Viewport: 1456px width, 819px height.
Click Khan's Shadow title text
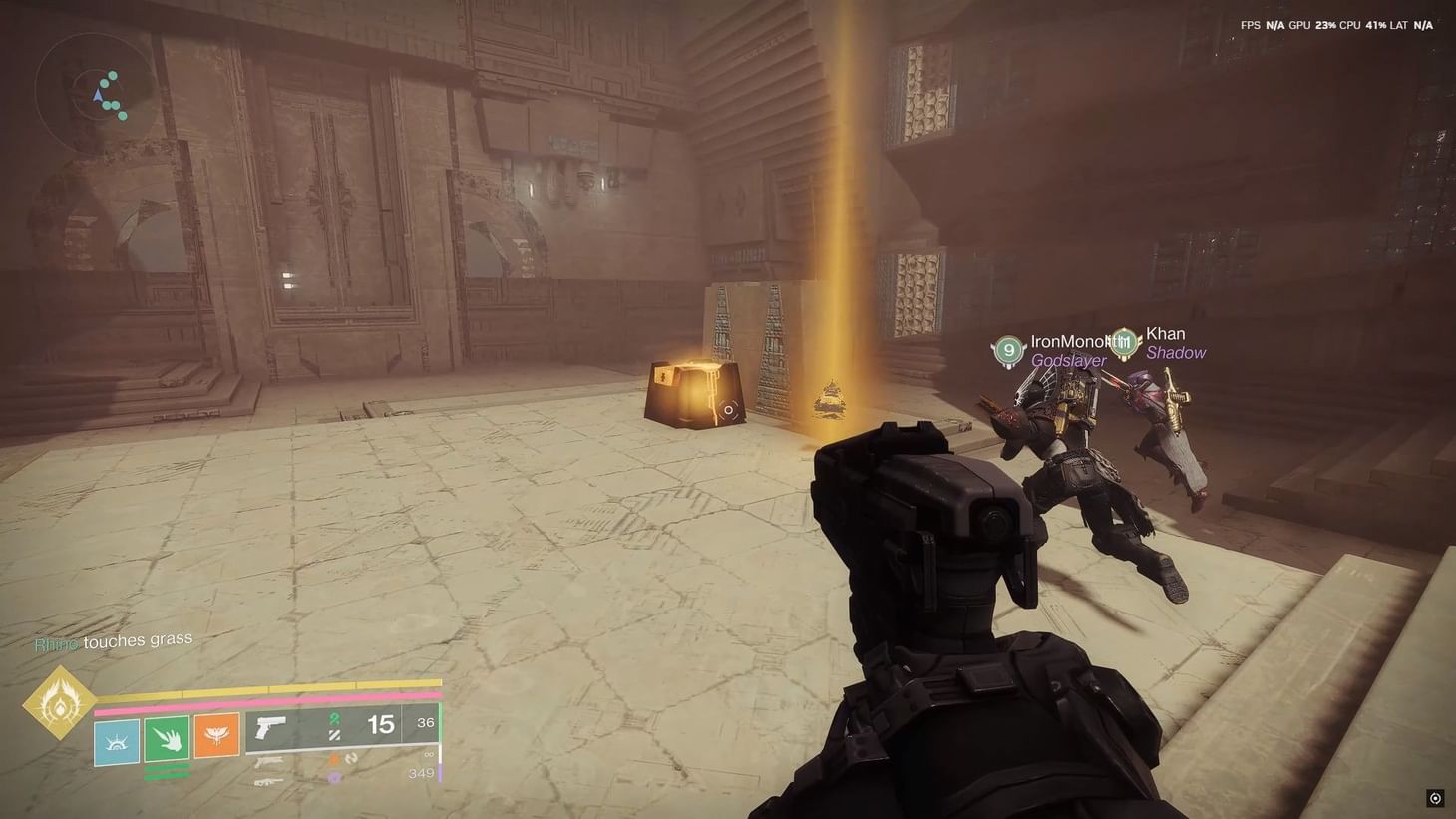pyautogui.click(x=1177, y=353)
